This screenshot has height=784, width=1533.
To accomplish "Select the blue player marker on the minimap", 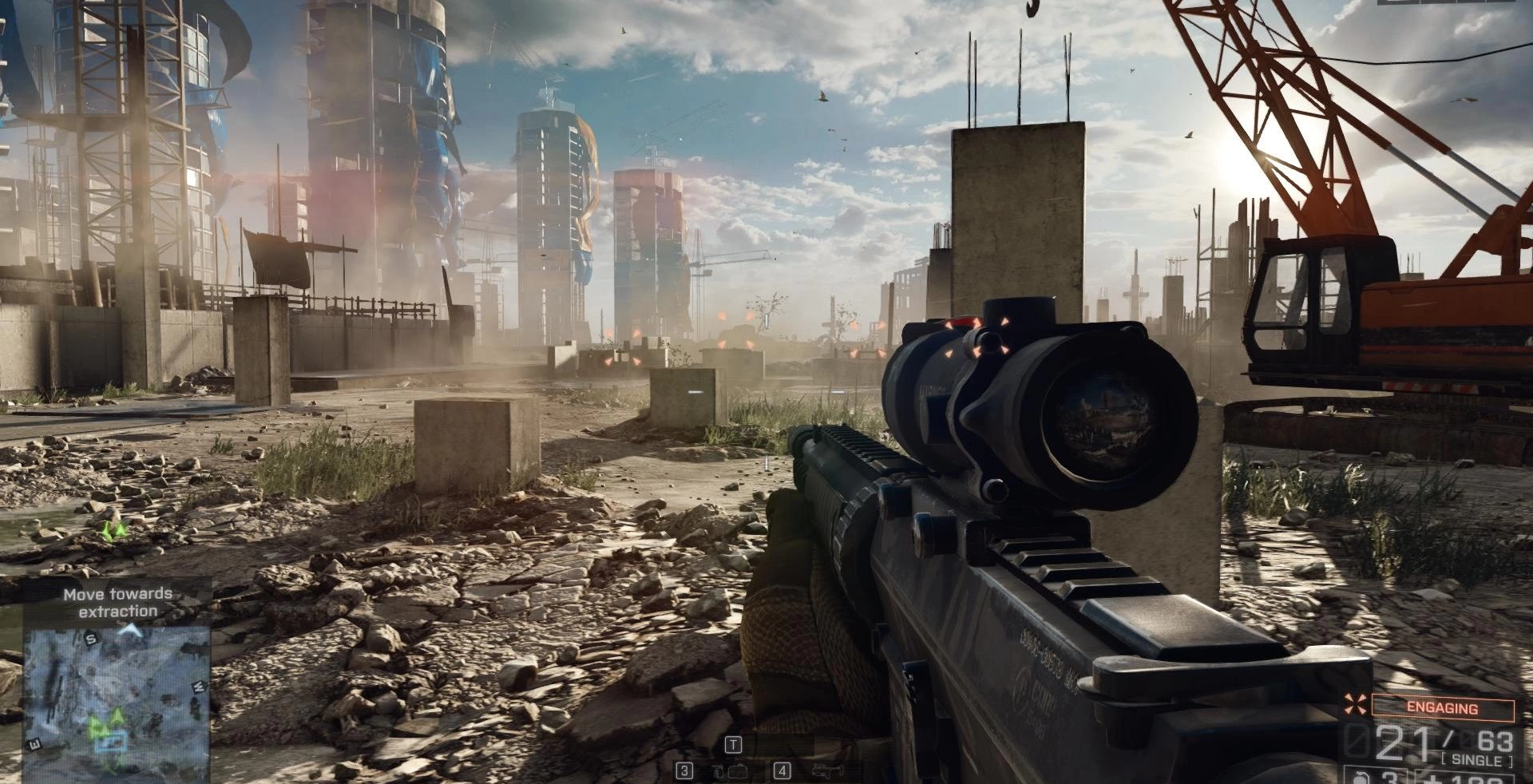I will 110,742.
